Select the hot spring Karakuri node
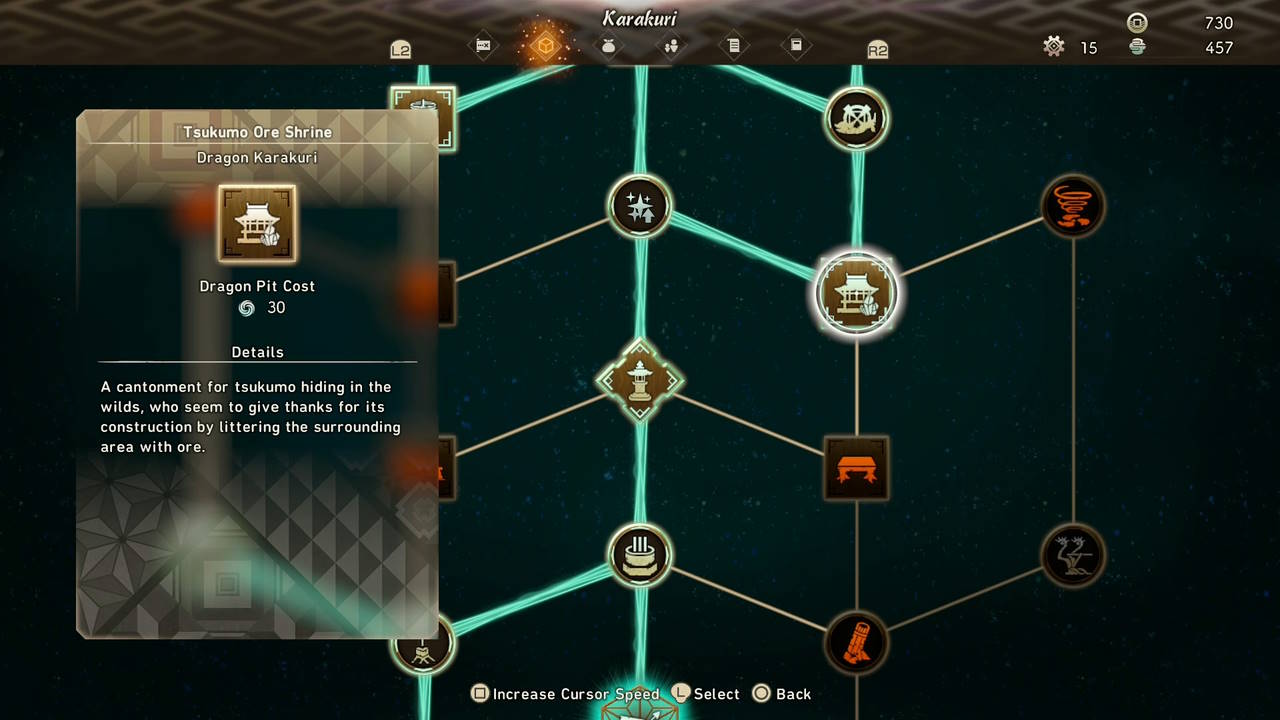The width and height of the screenshot is (1280, 720). (x=641, y=556)
